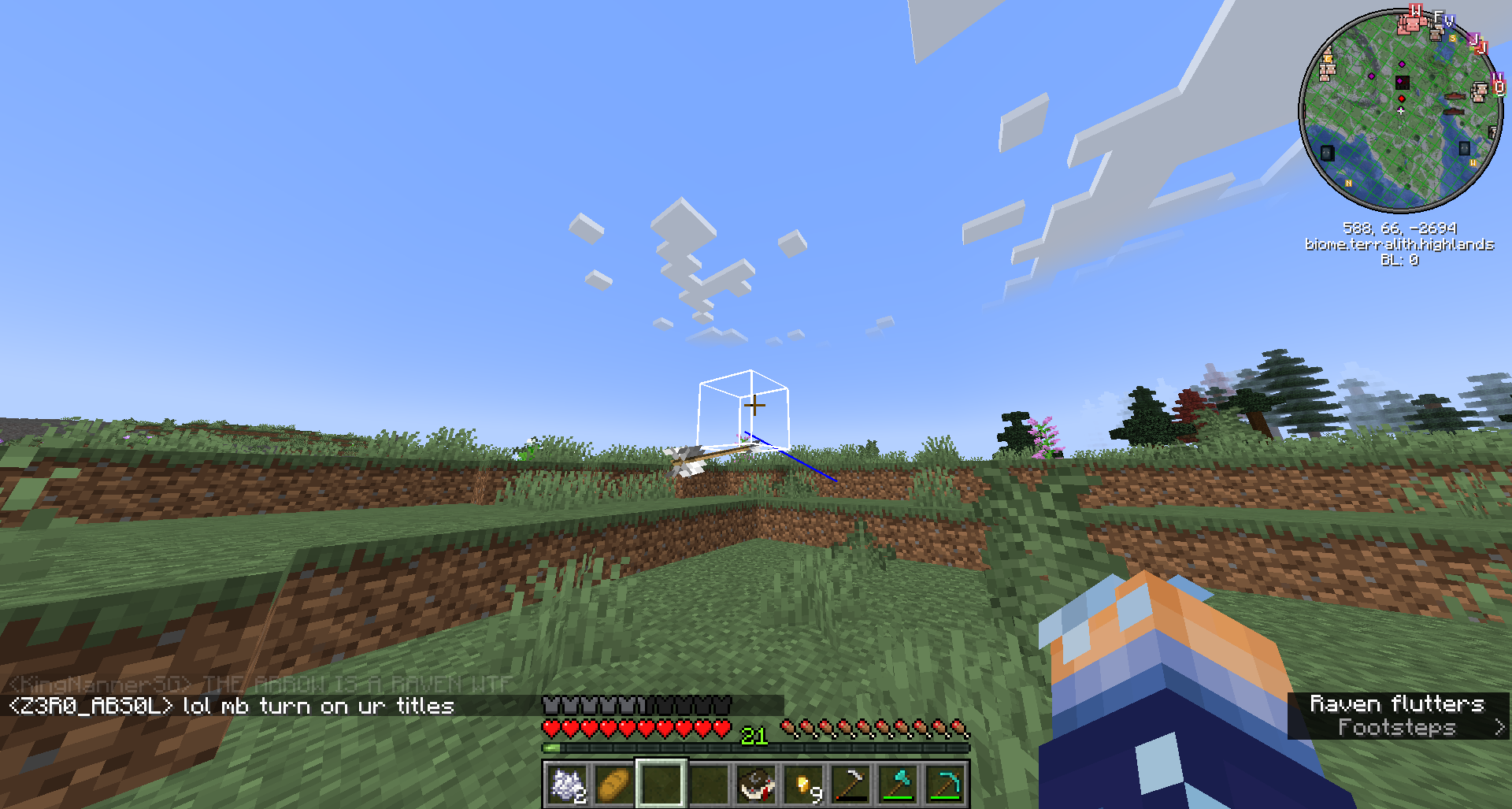Toggle the red waypoint marker on the minimap
Image resolution: width=1512 pixels, height=809 pixels.
(1400, 97)
